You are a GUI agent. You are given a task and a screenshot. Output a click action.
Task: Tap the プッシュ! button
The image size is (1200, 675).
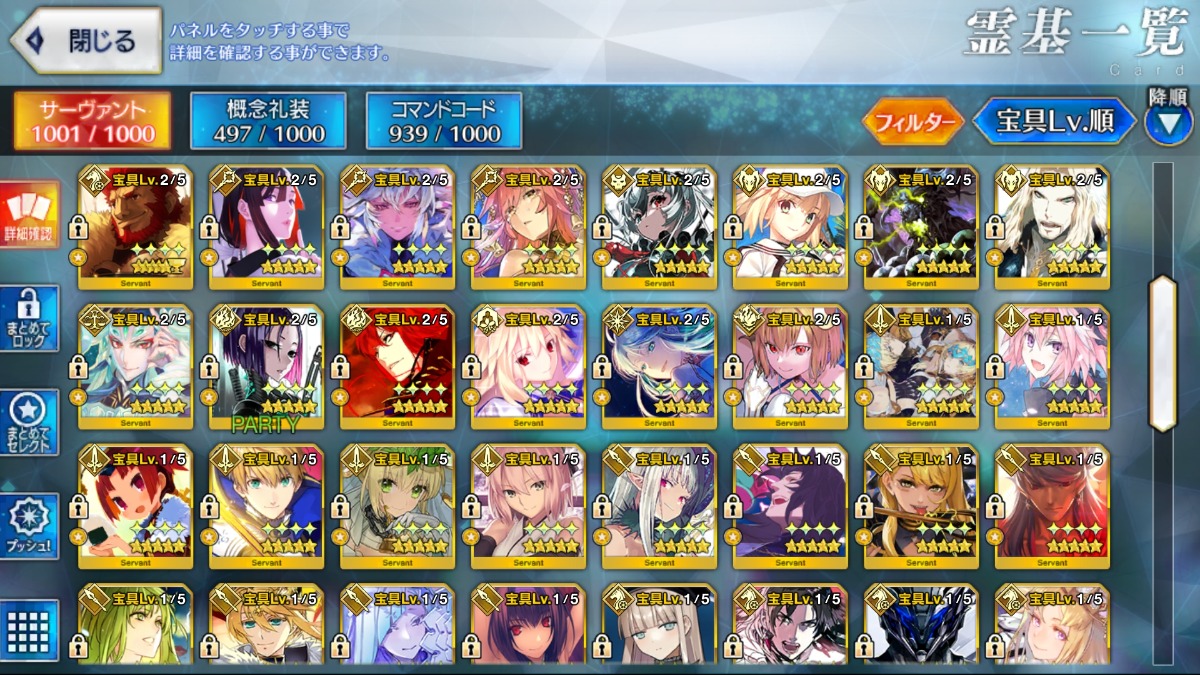point(29,526)
